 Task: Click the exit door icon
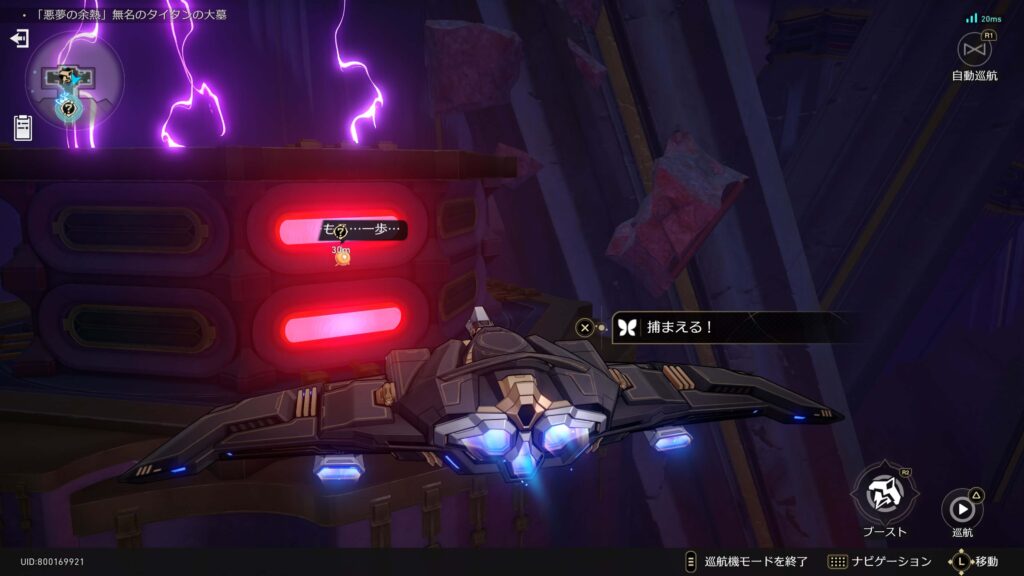coord(19,39)
